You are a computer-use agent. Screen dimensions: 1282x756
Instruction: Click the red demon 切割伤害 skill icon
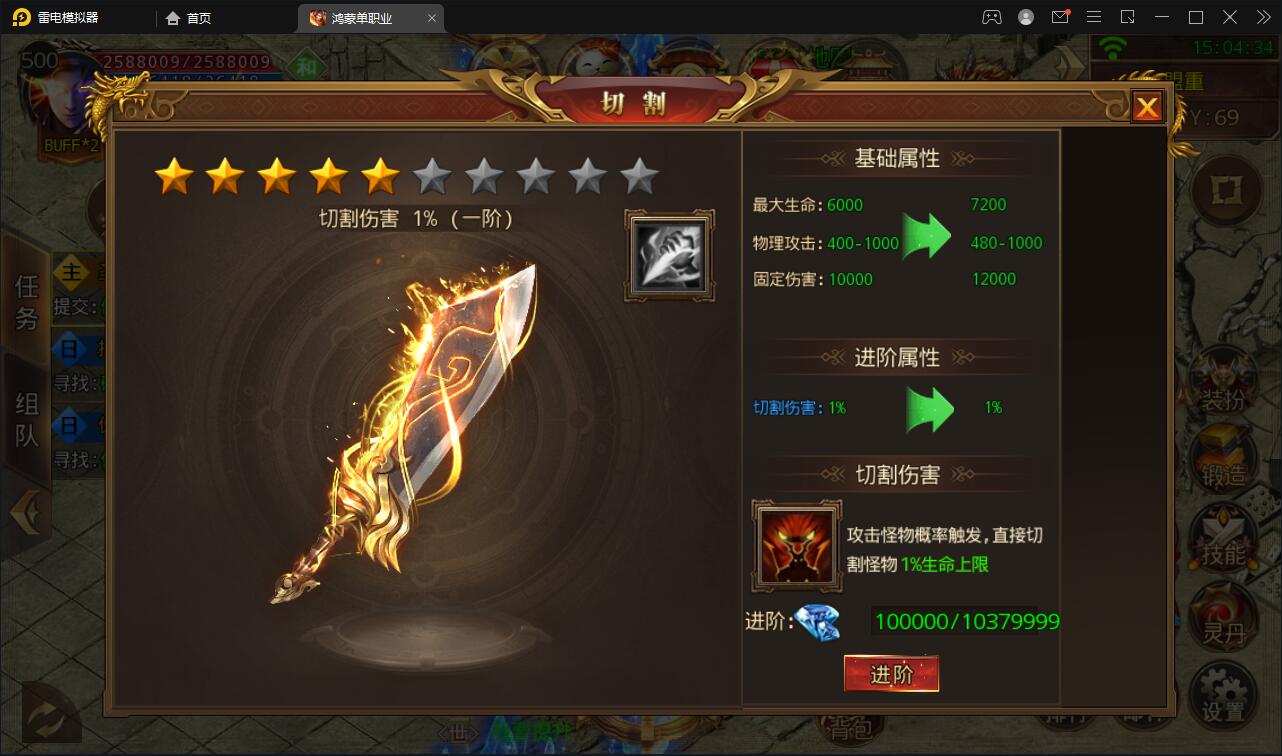coord(796,547)
